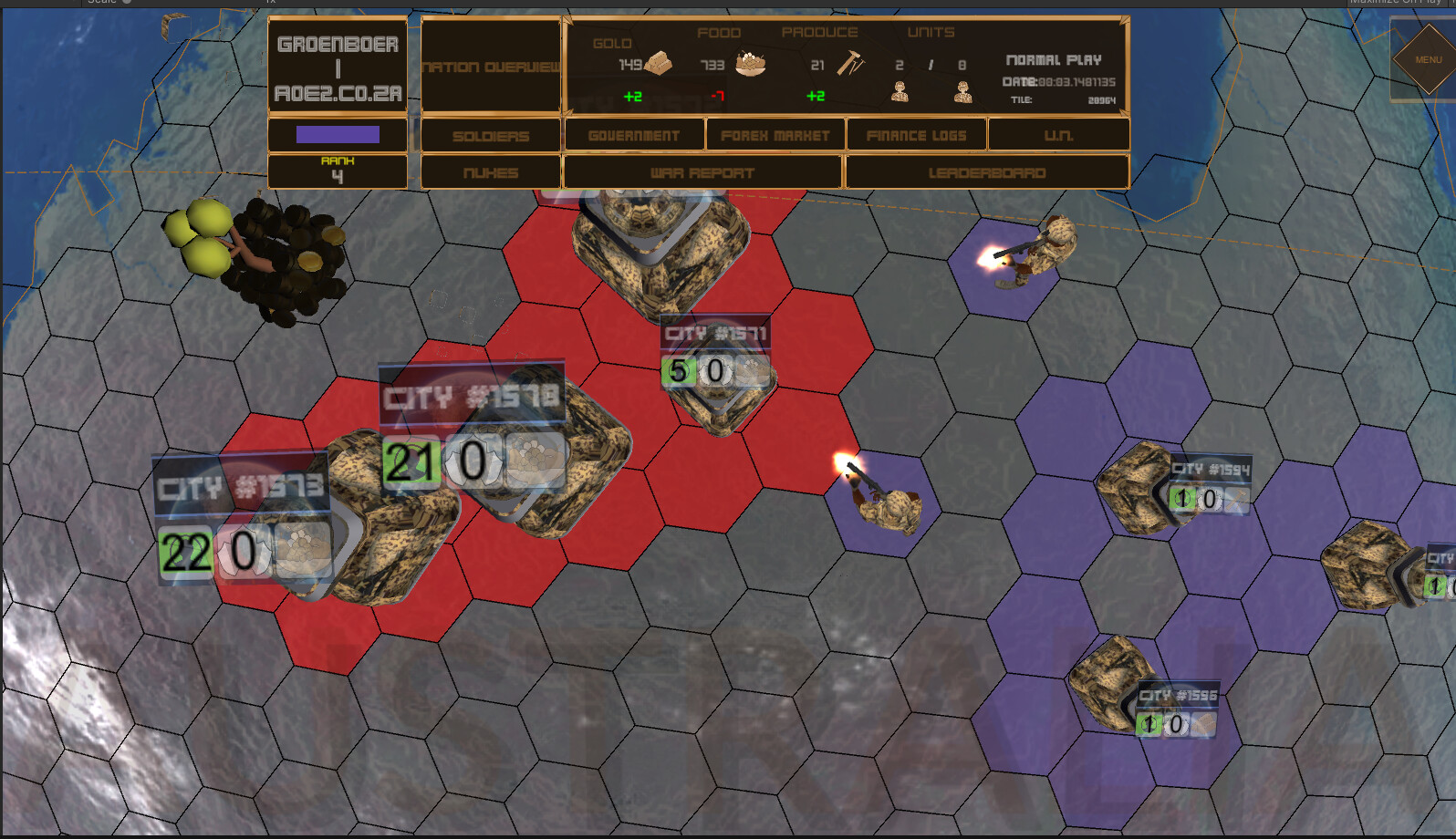Expand the Government panel
Image resolution: width=1456 pixels, height=839 pixels.
pyautogui.click(x=634, y=134)
